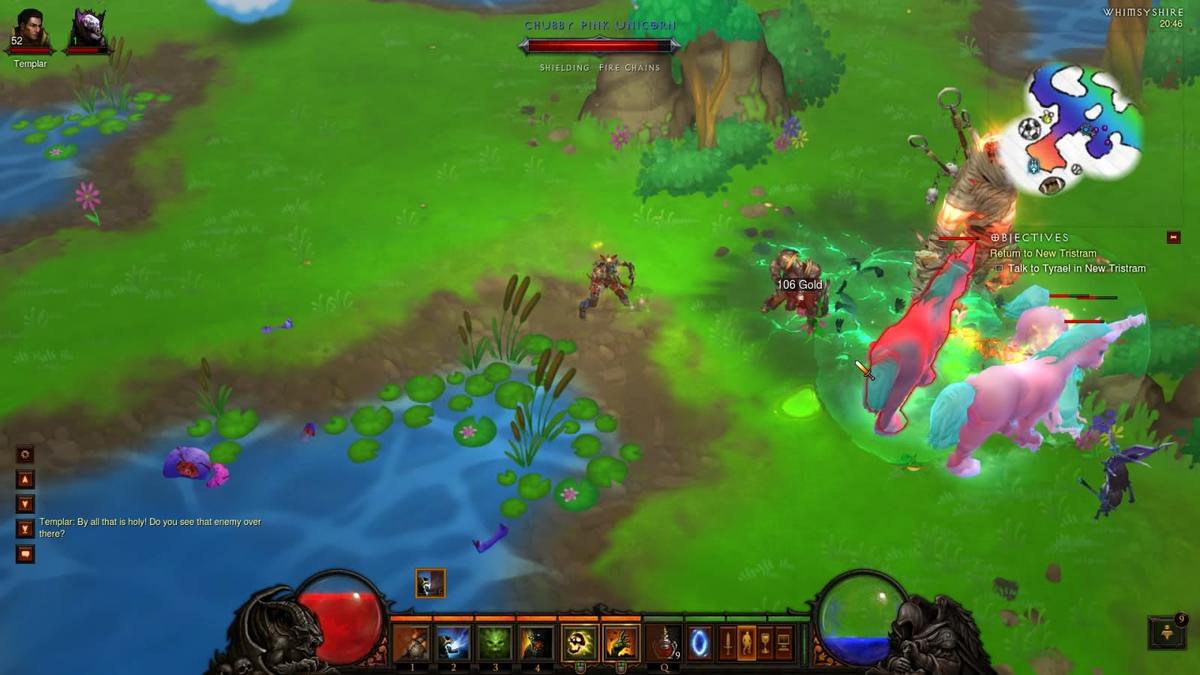Open the character inventory figure button

[x=746, y=642]
